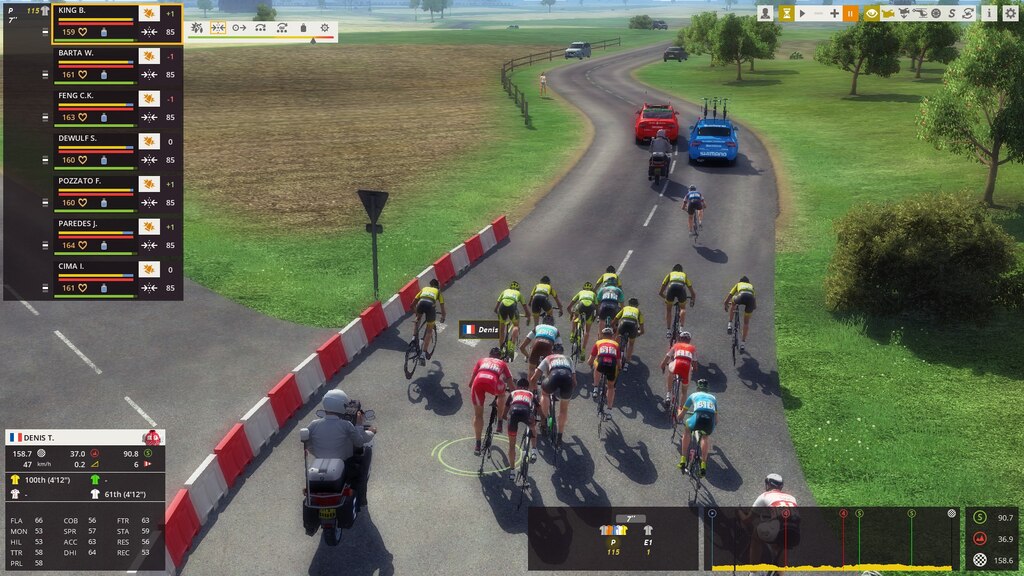Open the gear settings icon
The height and width of the screenshot is (576, 1024).
click(x=1010, y=13)
